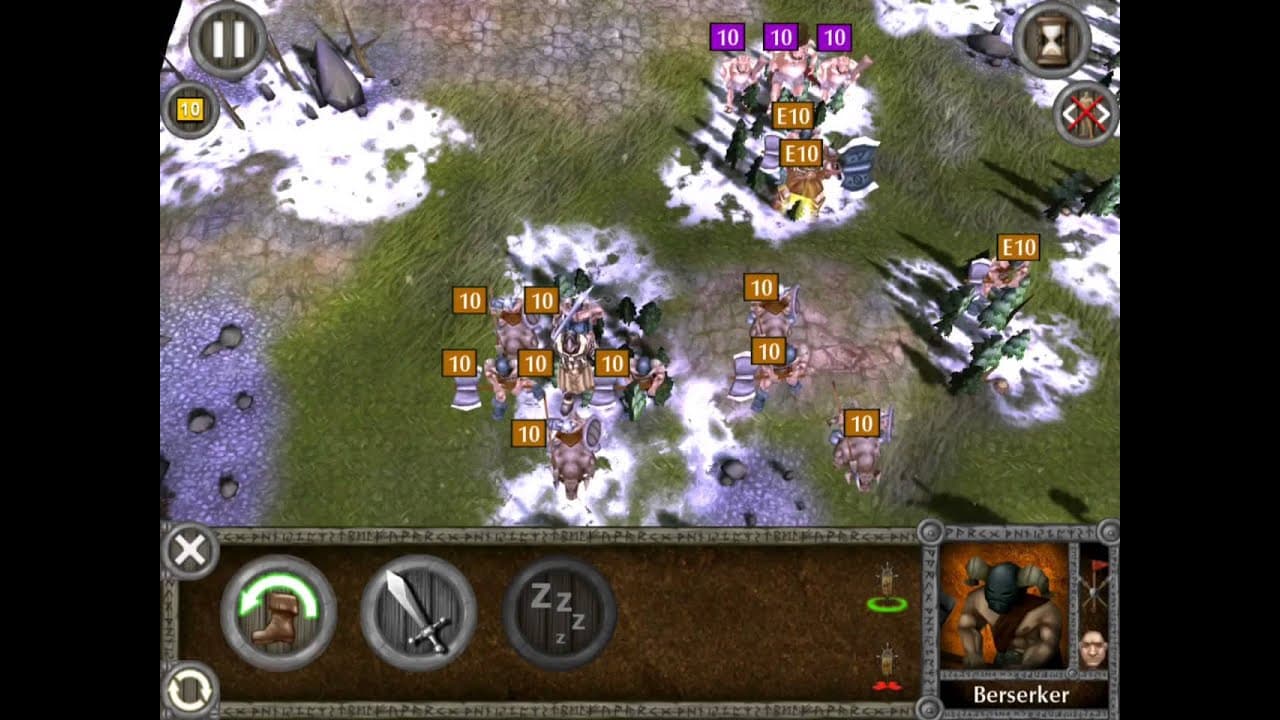Click the hourglass end-turn button

coord(1052,41)
